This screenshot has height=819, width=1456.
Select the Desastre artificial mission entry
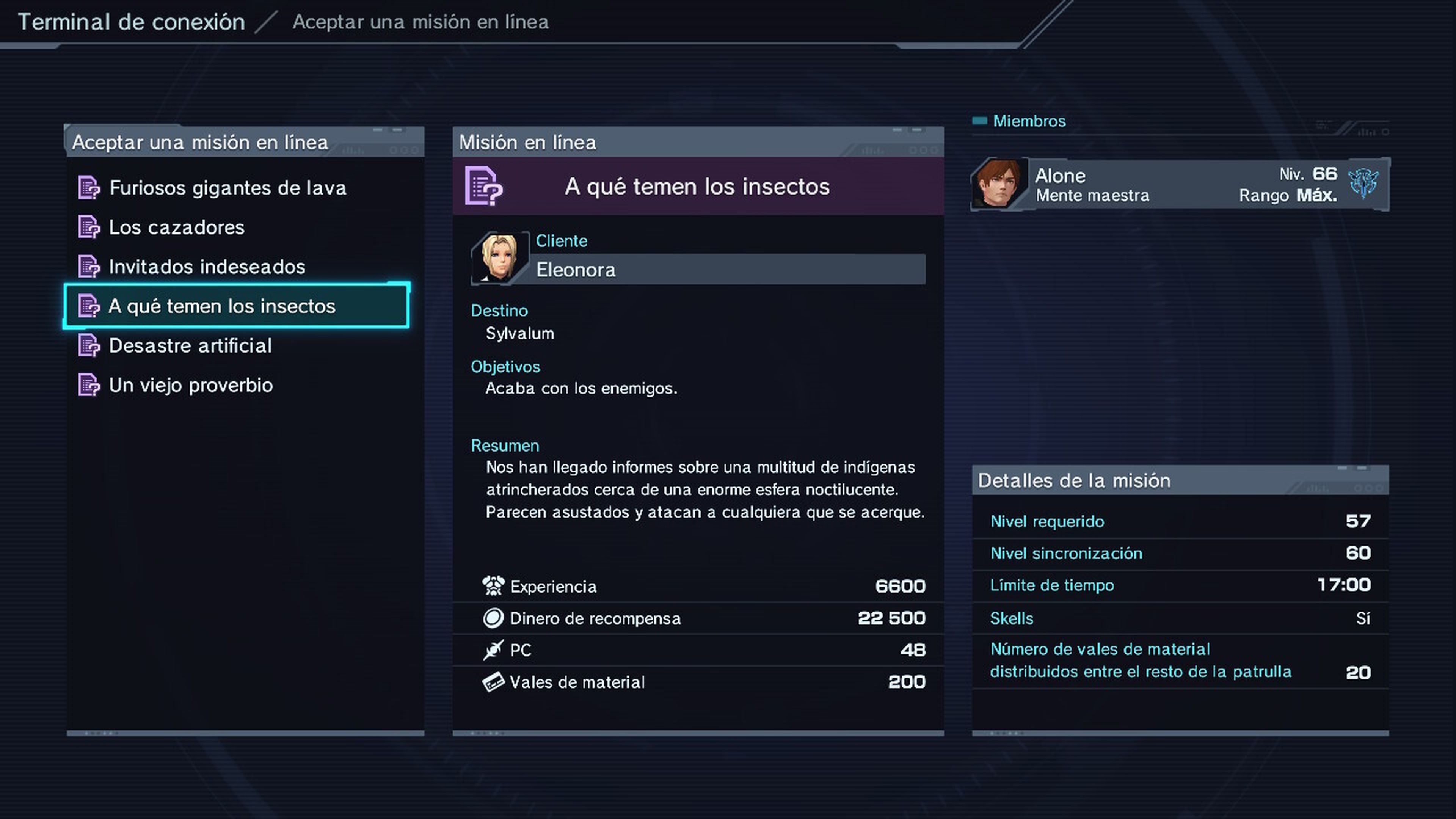click(190, 345)
